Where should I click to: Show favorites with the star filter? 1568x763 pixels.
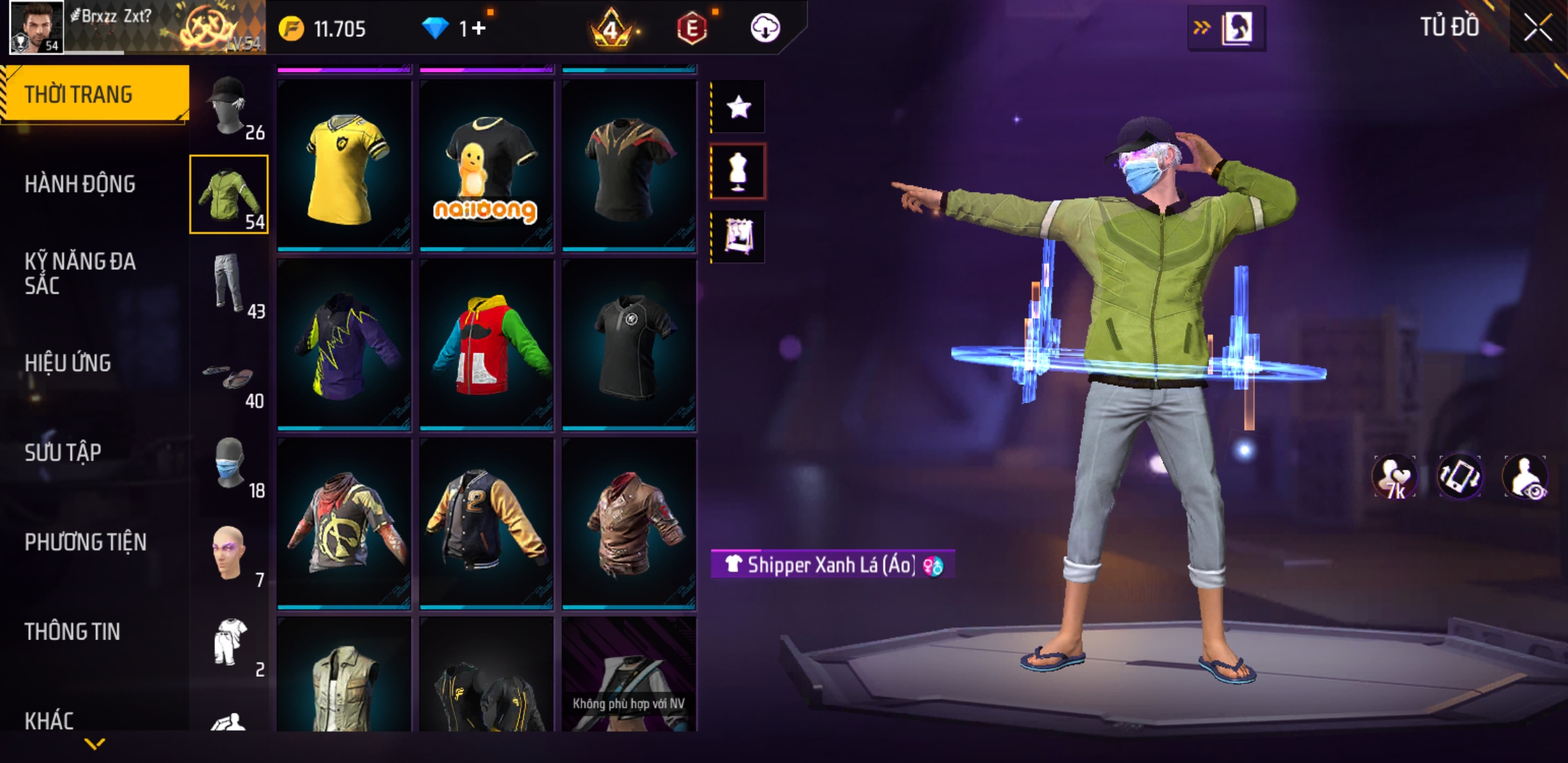pyautogui.click(x=738, y=107)
